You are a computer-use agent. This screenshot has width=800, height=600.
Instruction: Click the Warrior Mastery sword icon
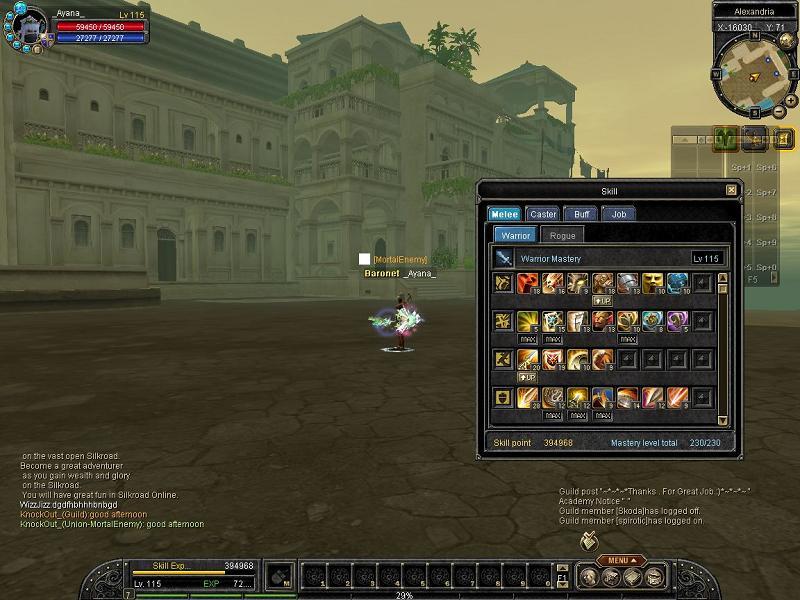pos(503,259)
